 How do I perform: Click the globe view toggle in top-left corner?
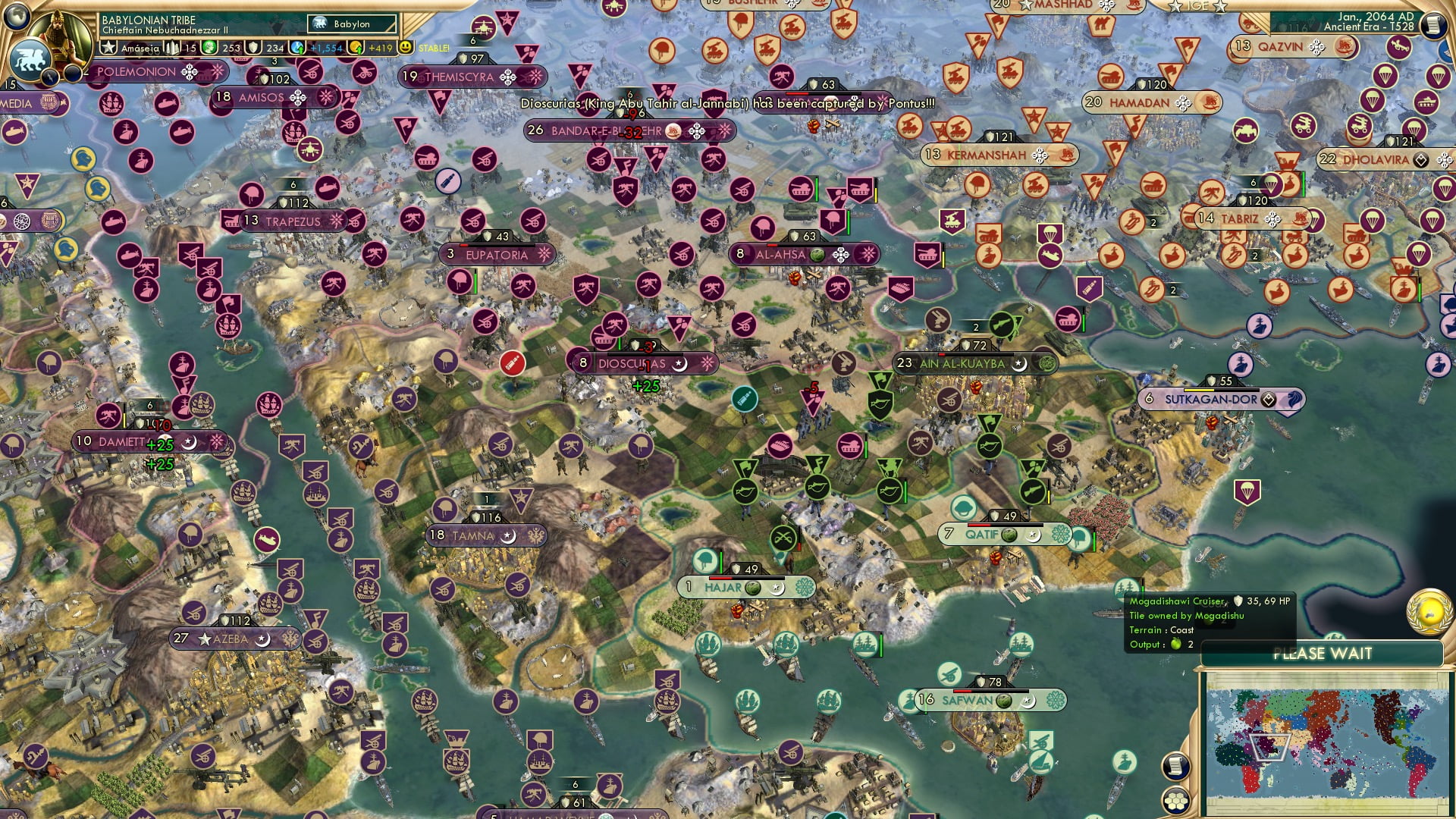pyautogui.click(x=15, y=17)
